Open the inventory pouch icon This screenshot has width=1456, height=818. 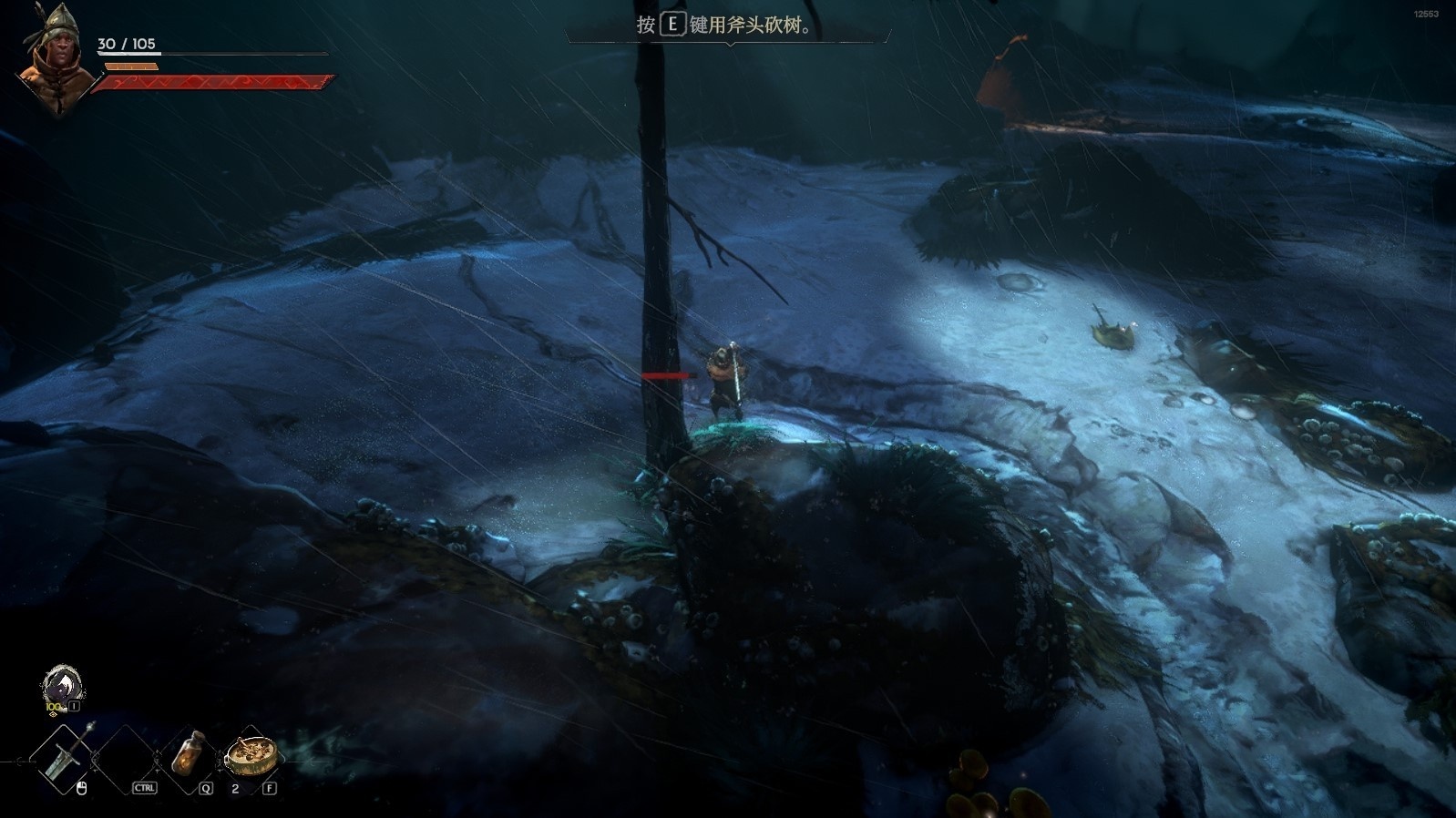click(63, 685)
